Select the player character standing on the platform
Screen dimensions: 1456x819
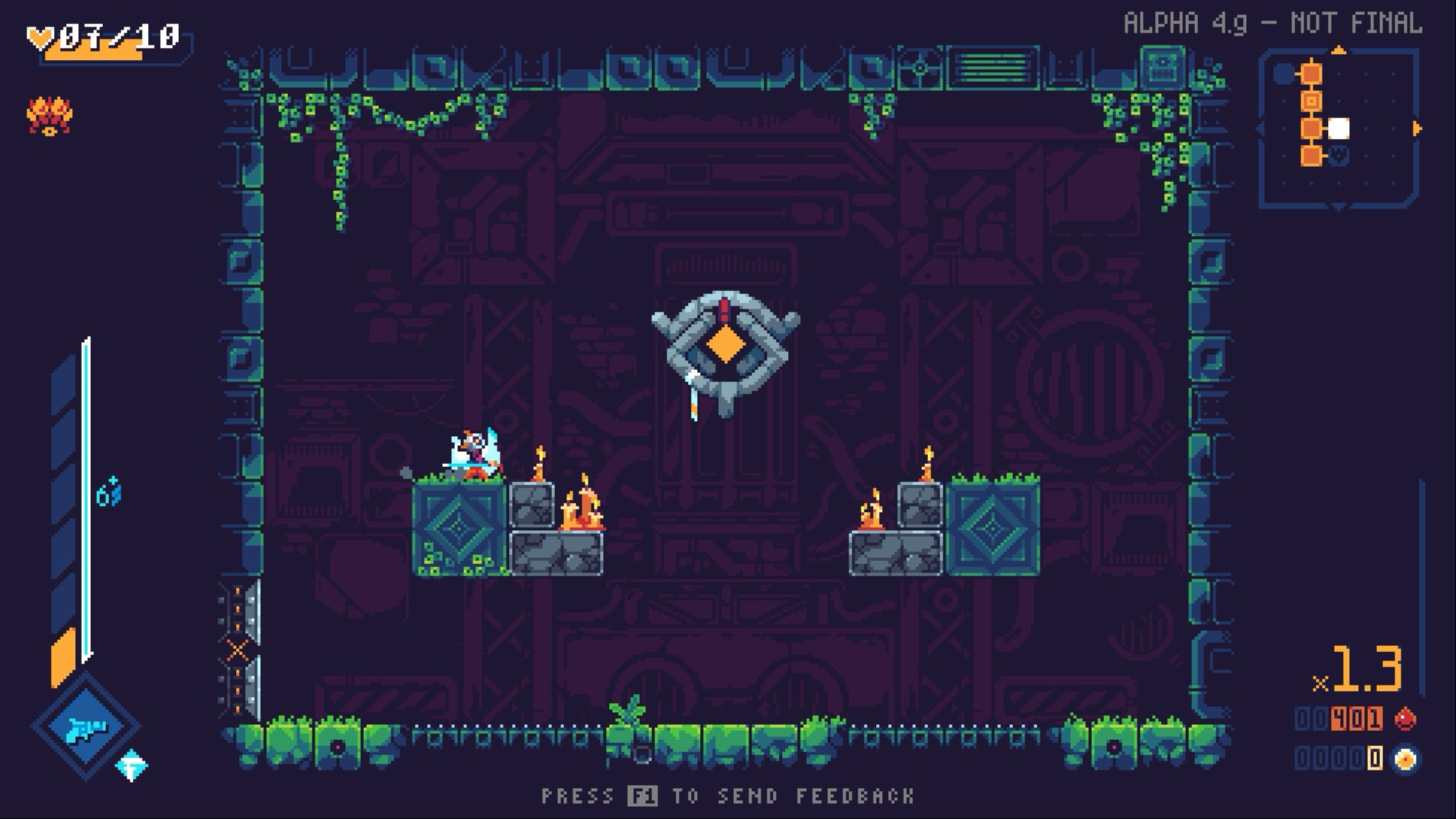tap(472, 455)
